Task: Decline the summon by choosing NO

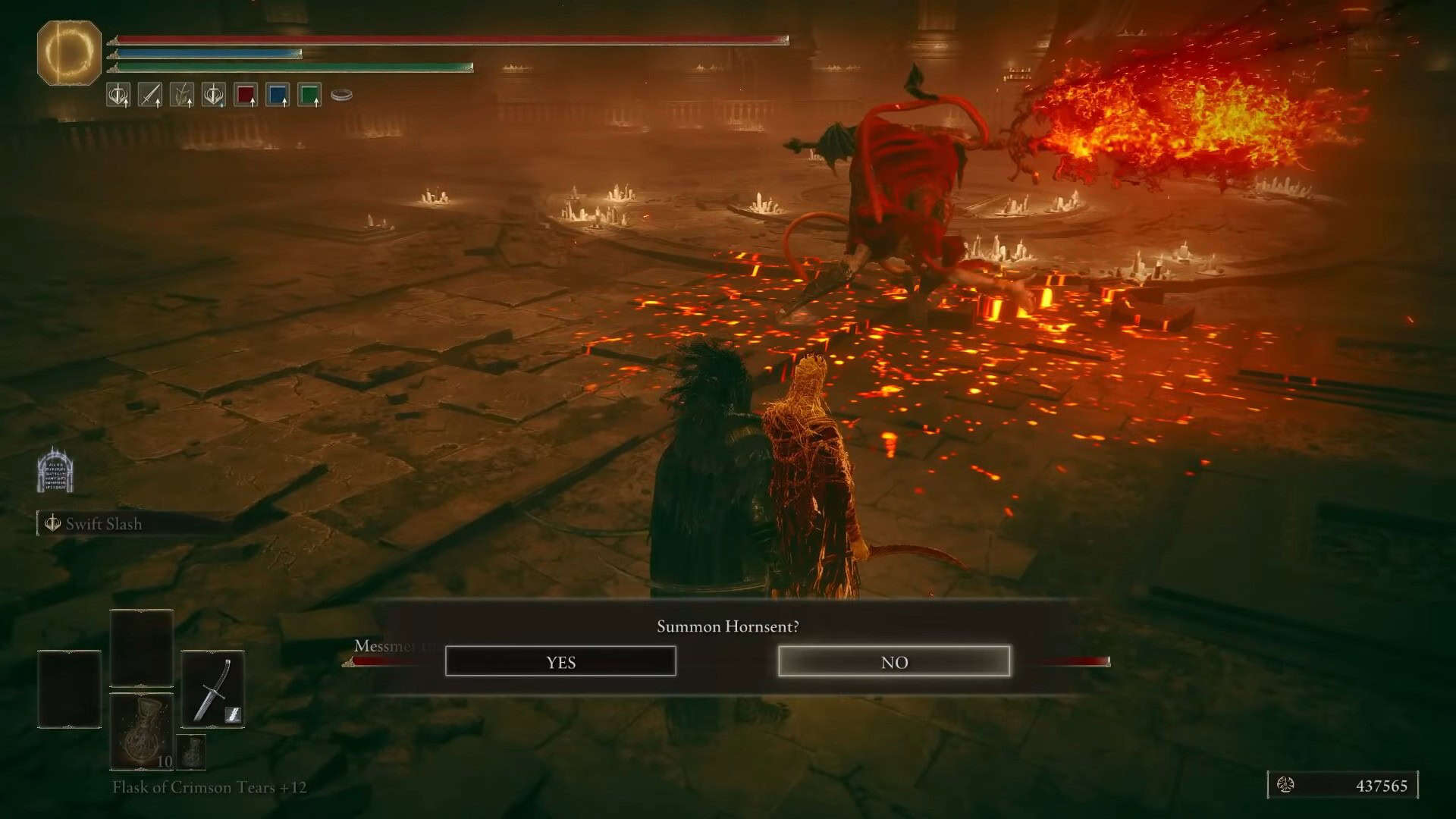Action: coord(894,661)
